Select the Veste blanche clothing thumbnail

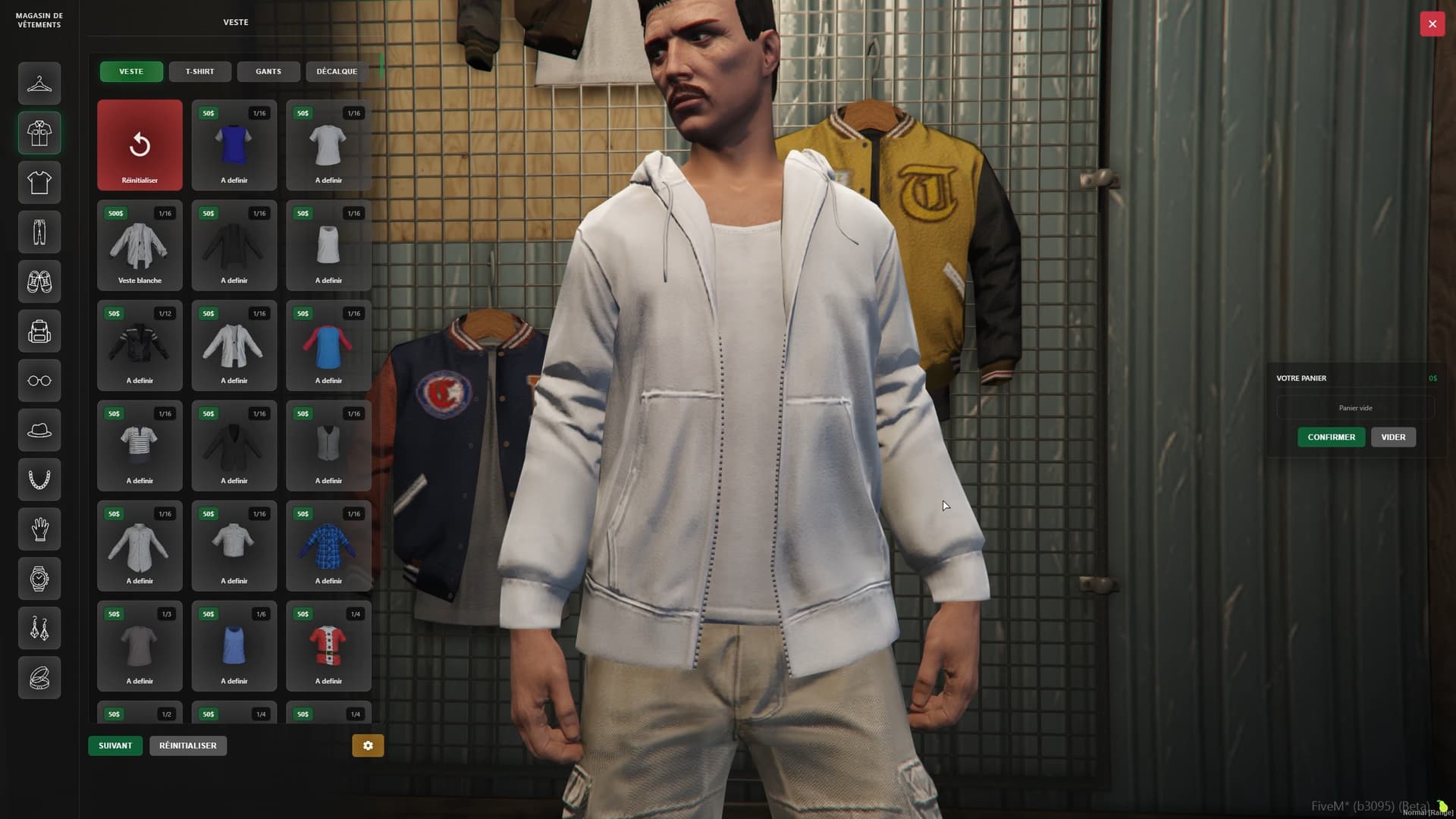click(x=140, y=245)
